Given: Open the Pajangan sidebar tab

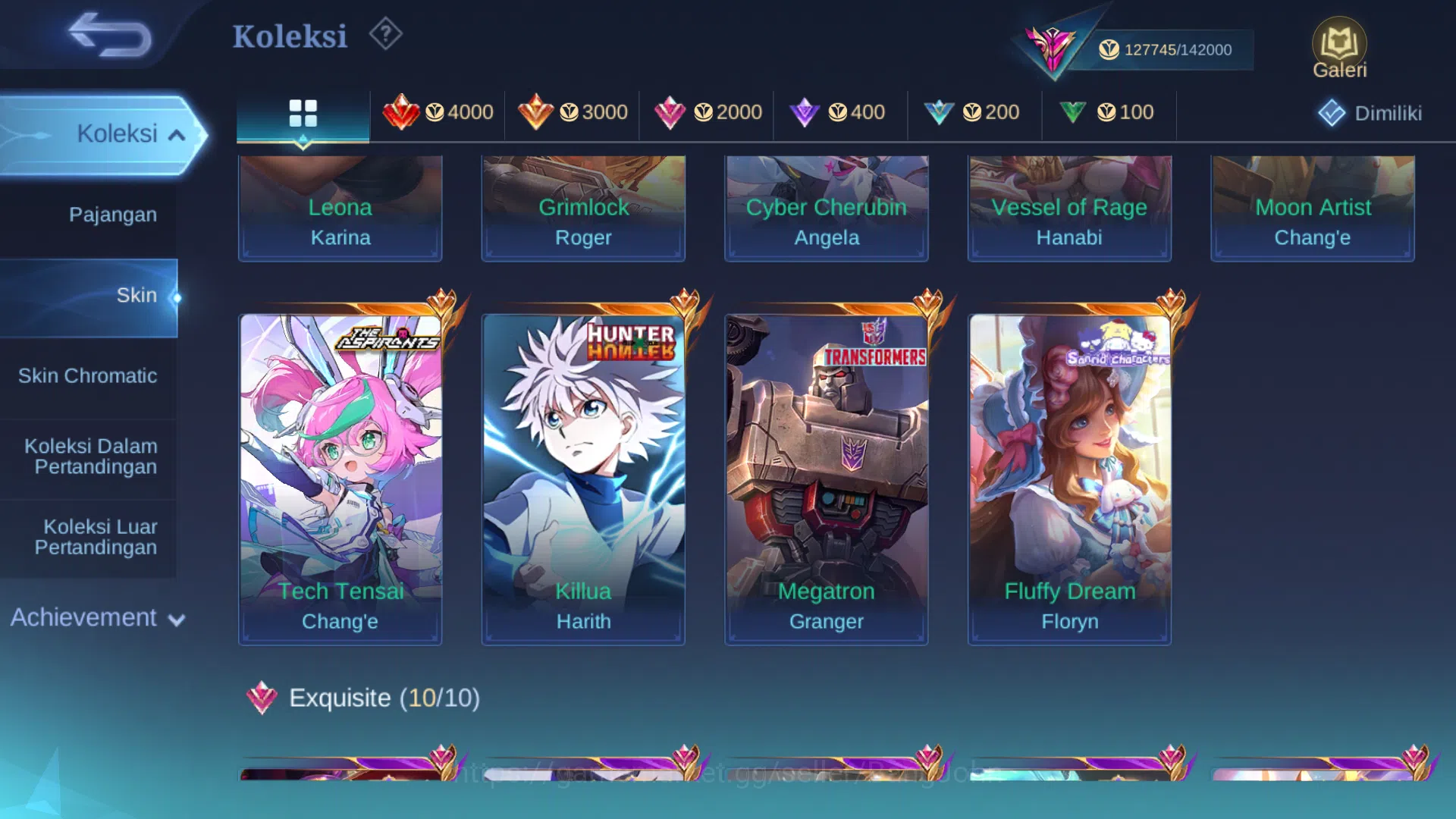Looking at the screenshot, I should [x=114, y=215].
